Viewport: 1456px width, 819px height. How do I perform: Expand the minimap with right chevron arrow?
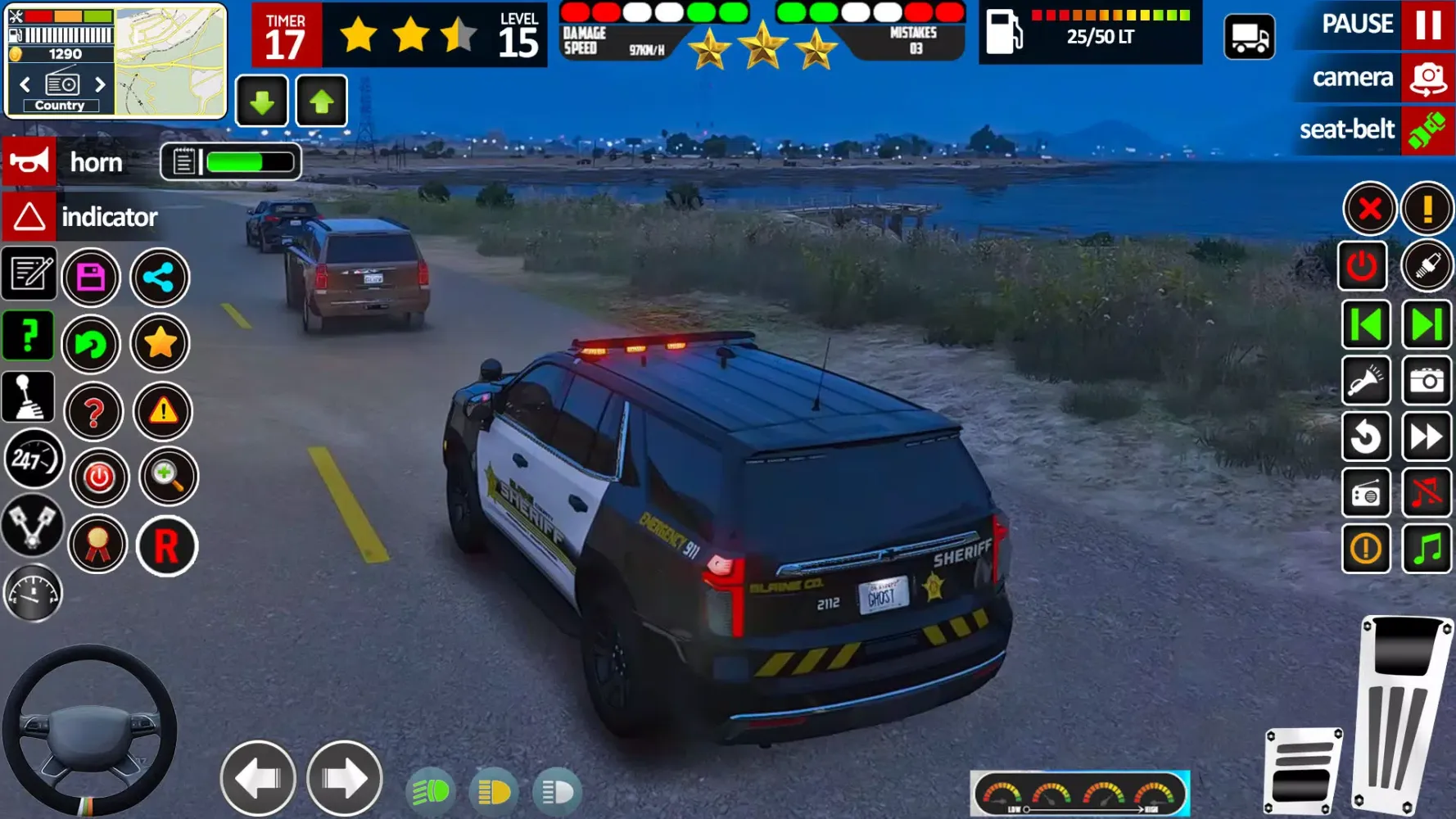[100, 84]
